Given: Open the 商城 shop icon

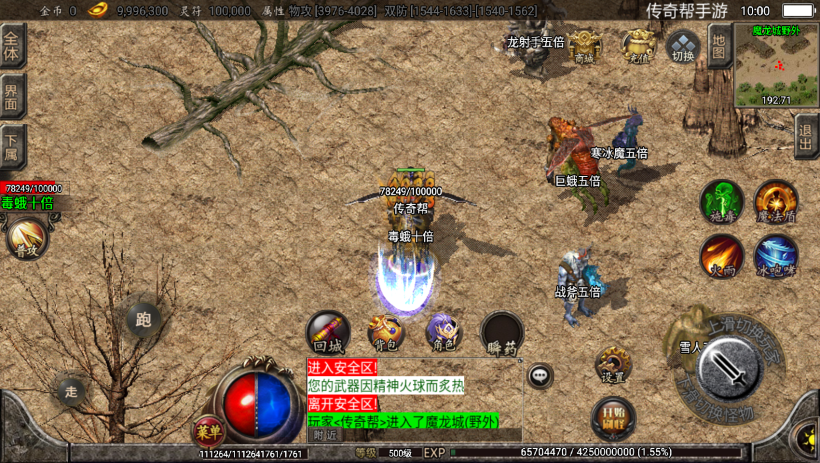Looking at the screenshot, I should click(584, 47).
